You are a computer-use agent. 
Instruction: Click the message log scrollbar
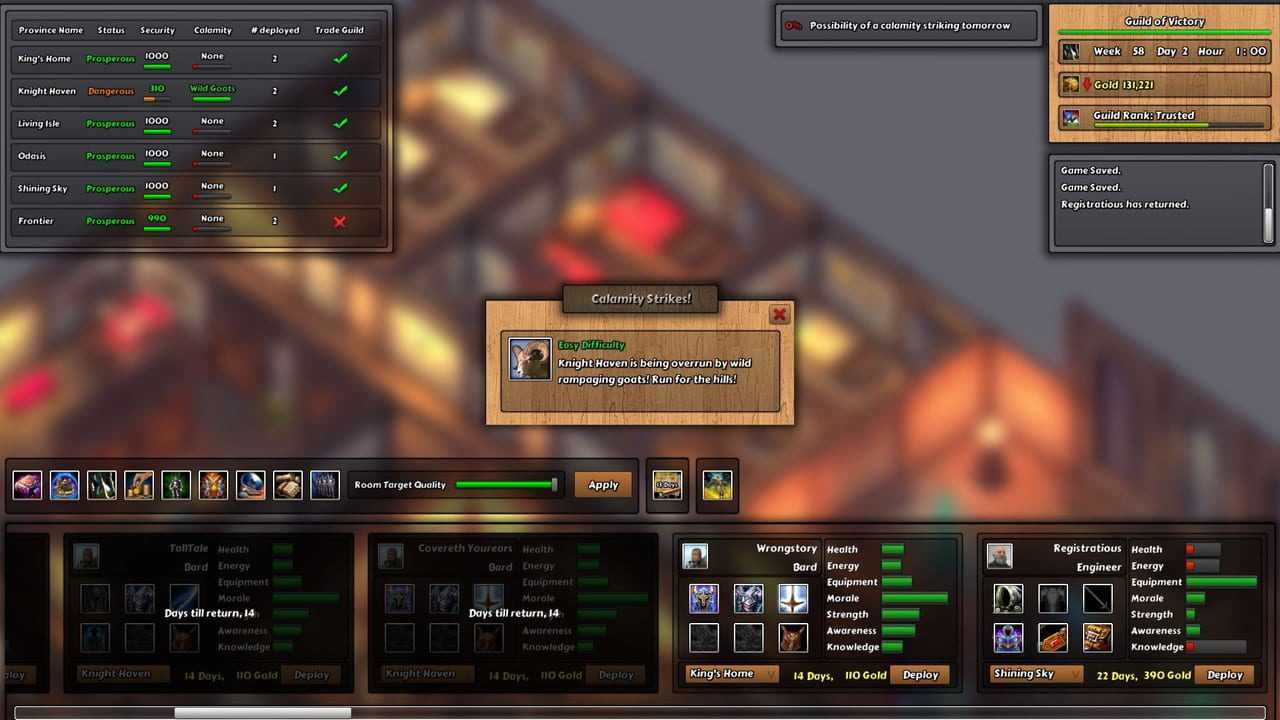[x=1269, y=203]
